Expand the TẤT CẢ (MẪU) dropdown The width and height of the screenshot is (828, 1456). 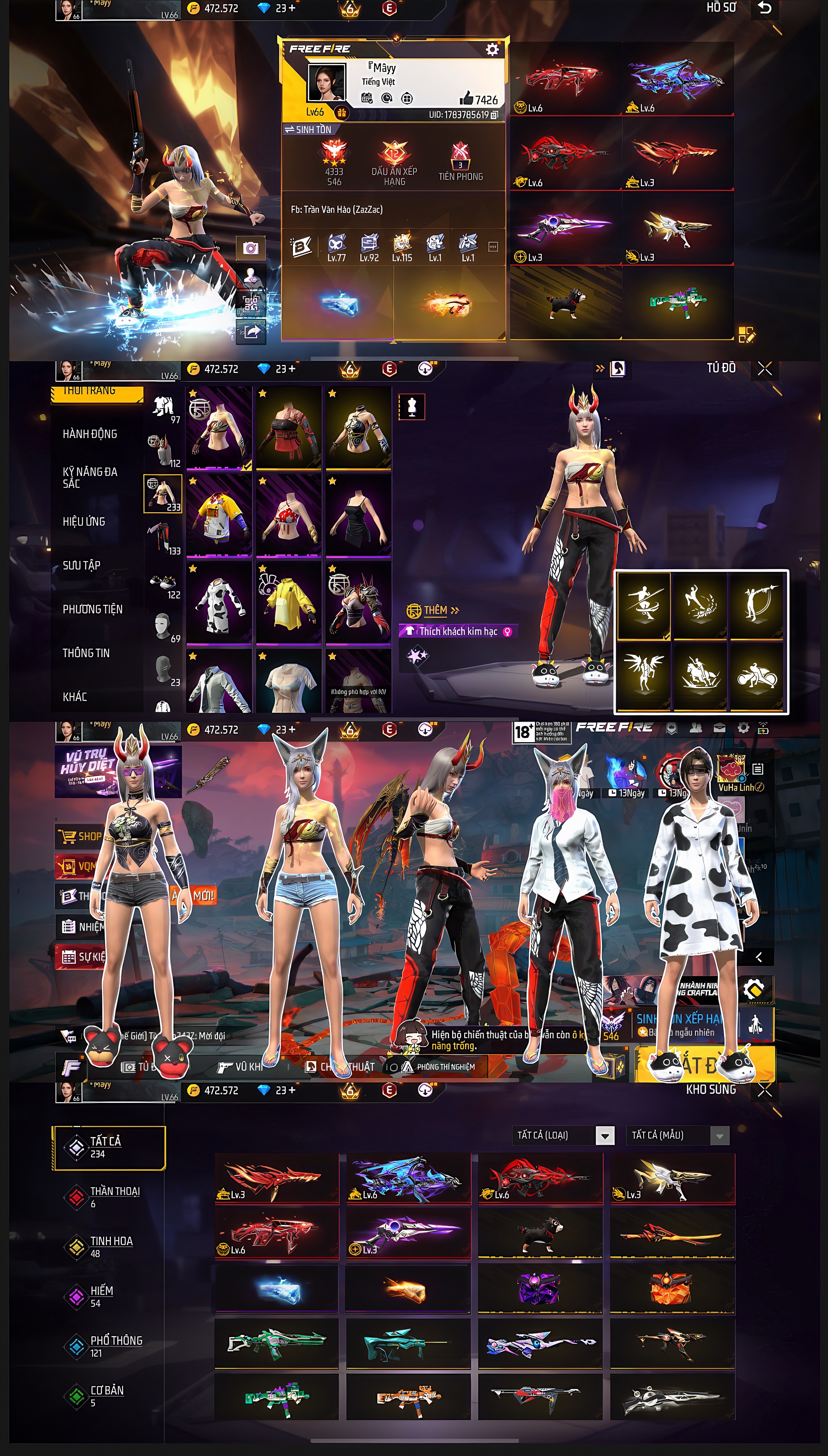[720, 1136]
